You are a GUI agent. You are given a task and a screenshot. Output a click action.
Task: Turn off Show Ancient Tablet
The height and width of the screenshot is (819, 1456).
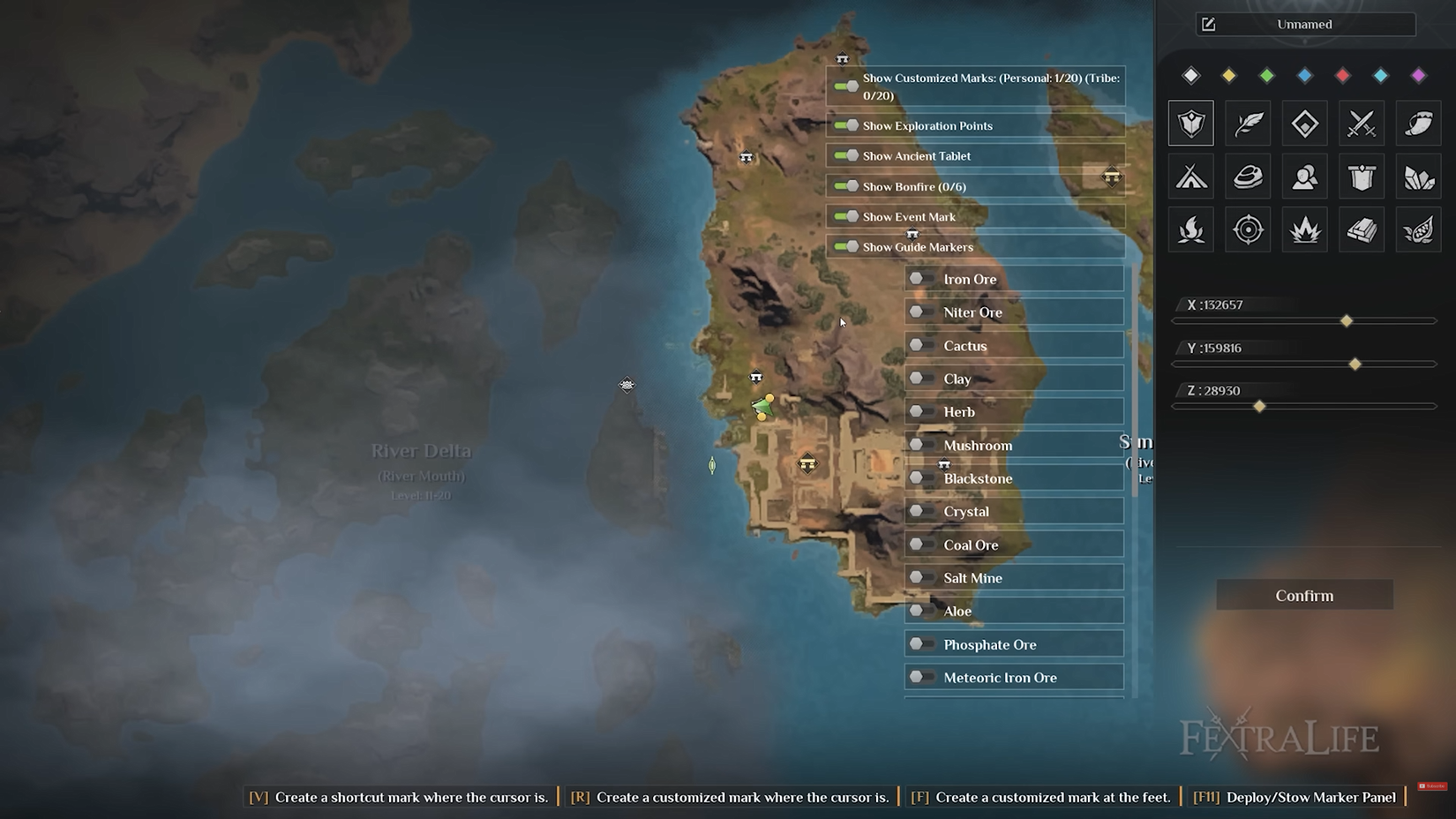pos(845,155)
